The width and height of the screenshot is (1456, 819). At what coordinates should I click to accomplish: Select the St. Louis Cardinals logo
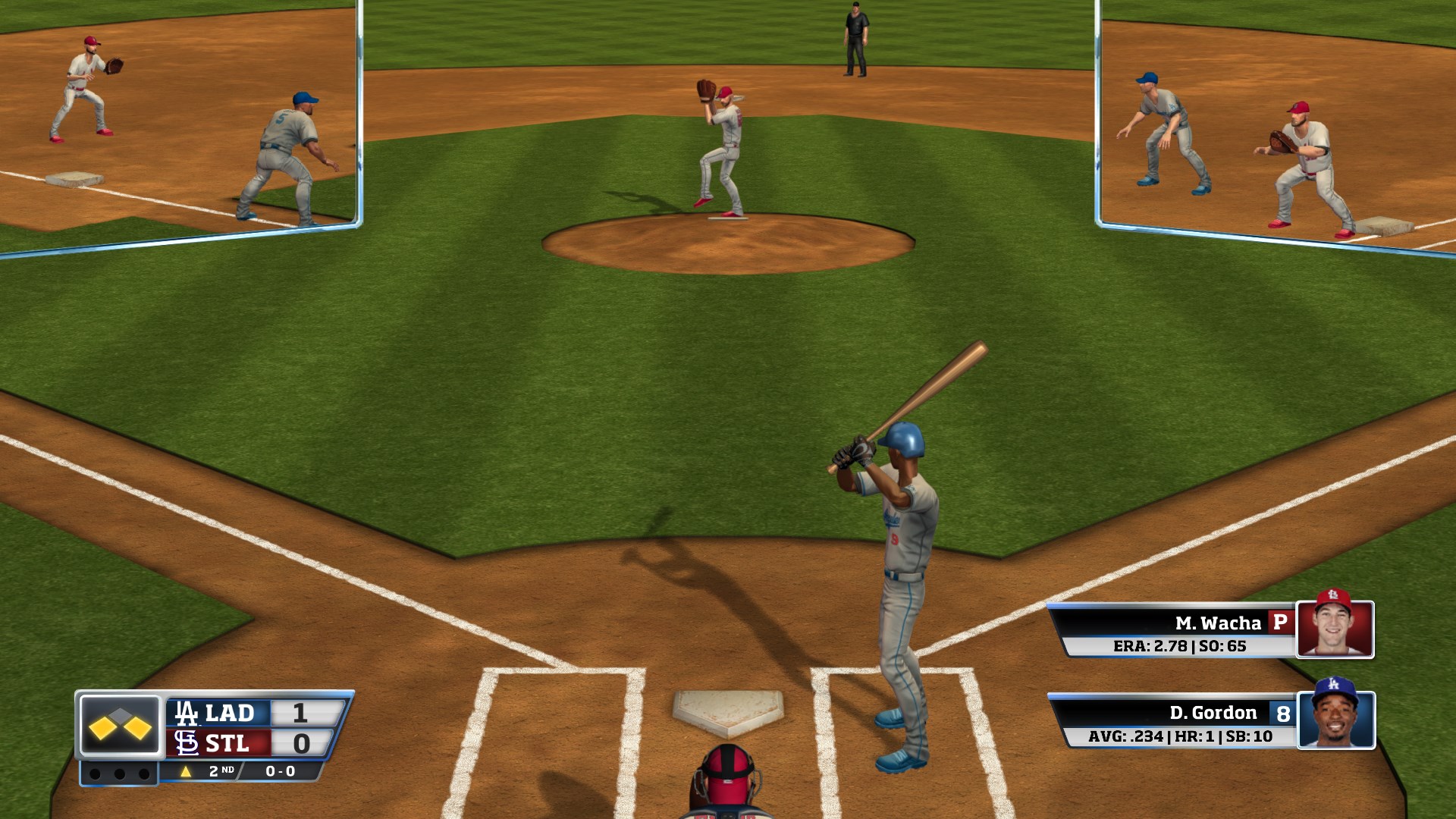coord(187,742)
